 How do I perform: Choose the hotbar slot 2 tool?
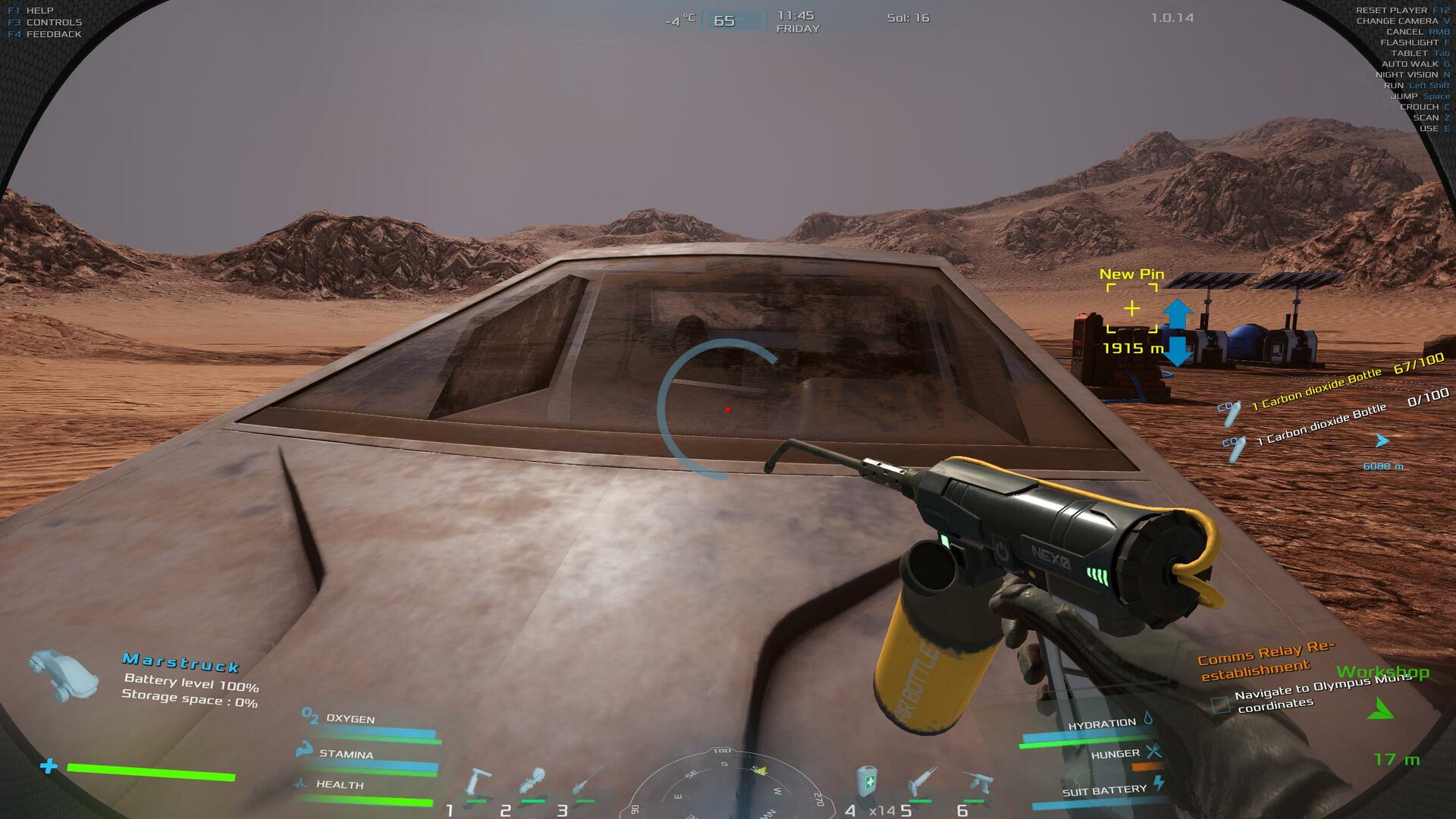click(x=532, y=783)
